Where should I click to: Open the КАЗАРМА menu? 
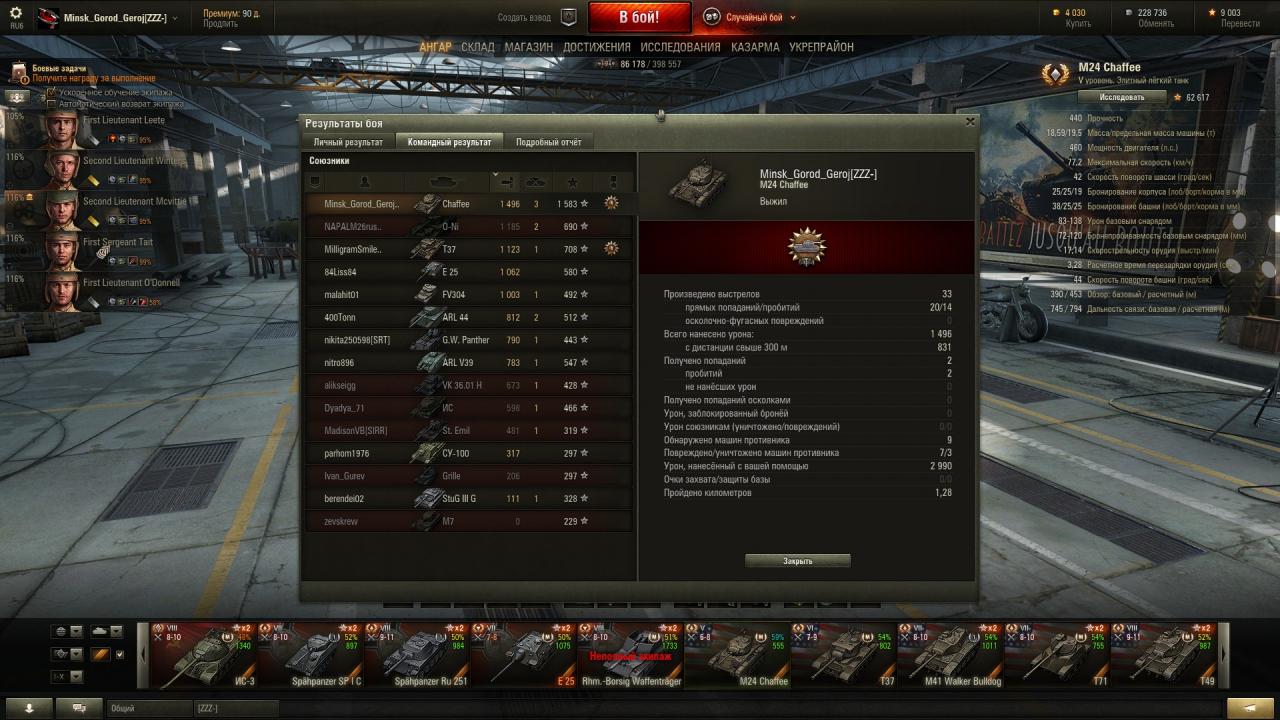[755, 47]
